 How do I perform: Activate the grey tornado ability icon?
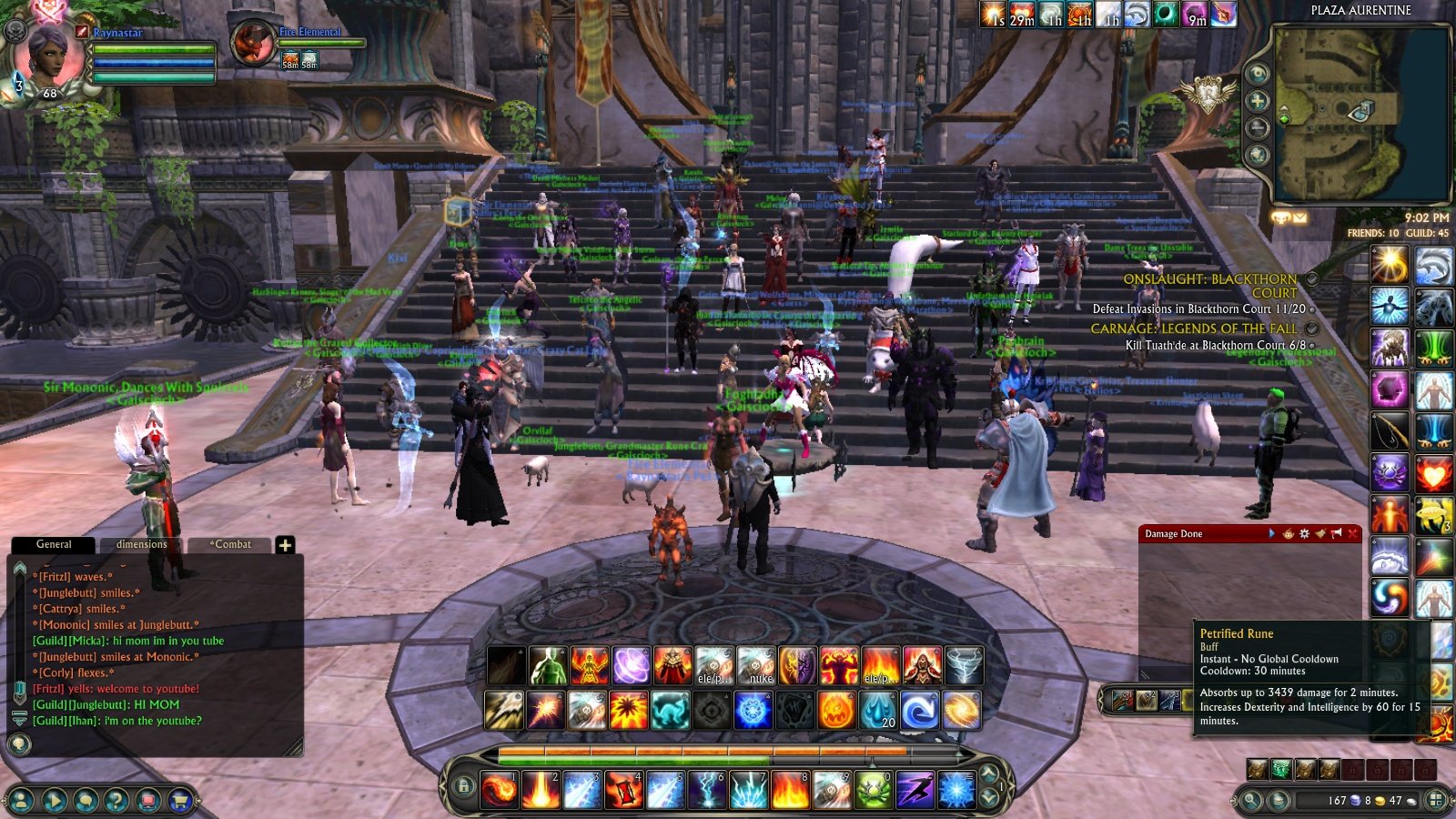tap(964, 666)
